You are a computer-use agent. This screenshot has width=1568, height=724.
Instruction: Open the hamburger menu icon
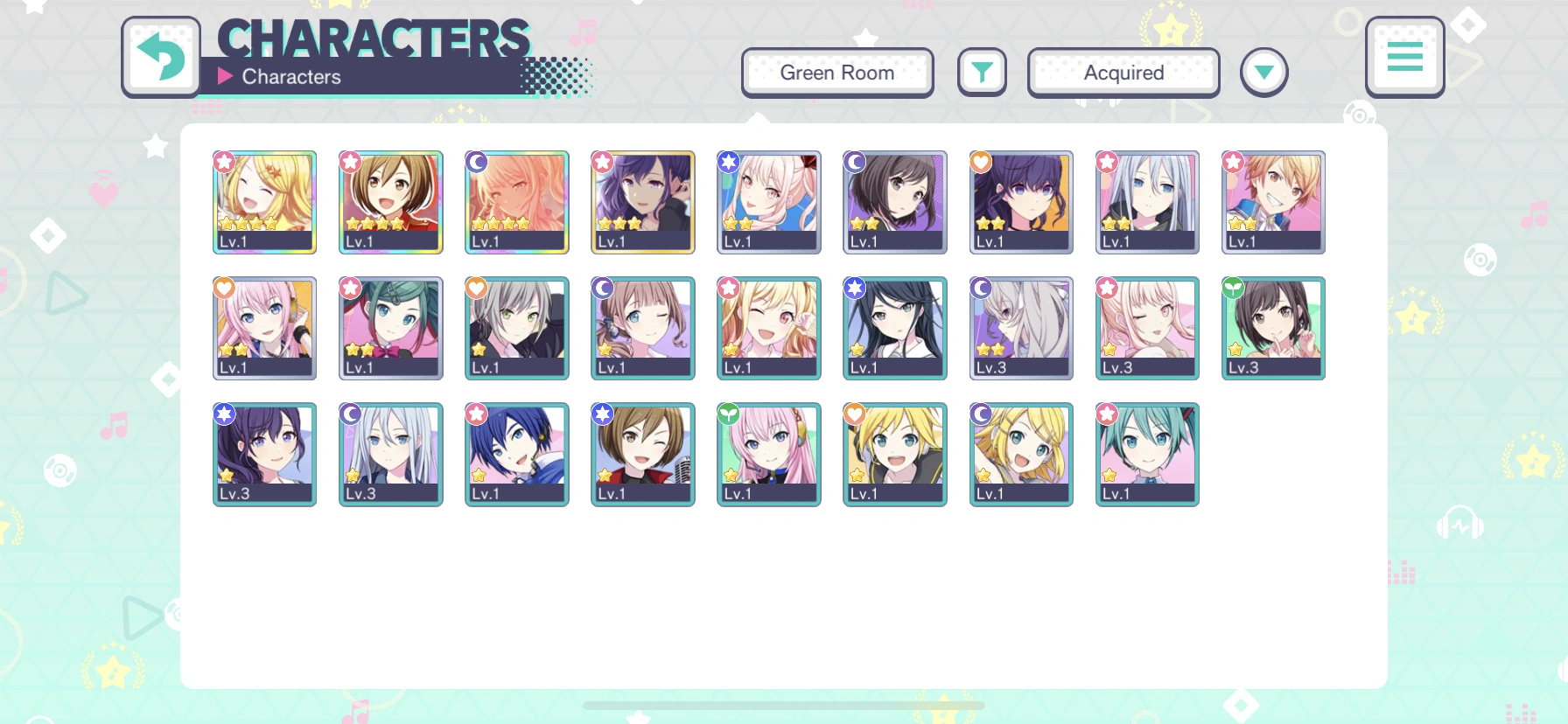click(x=1404, y=57)
